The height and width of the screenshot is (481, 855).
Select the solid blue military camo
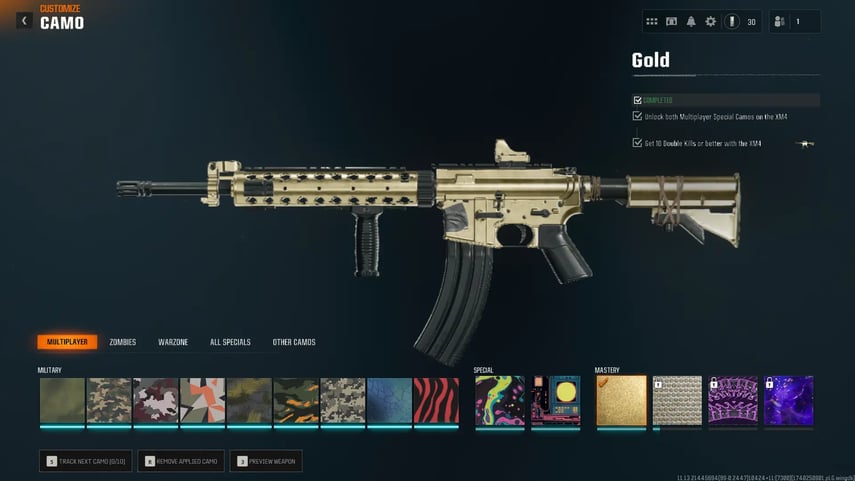pyautogui.click(x=389, y=400)
